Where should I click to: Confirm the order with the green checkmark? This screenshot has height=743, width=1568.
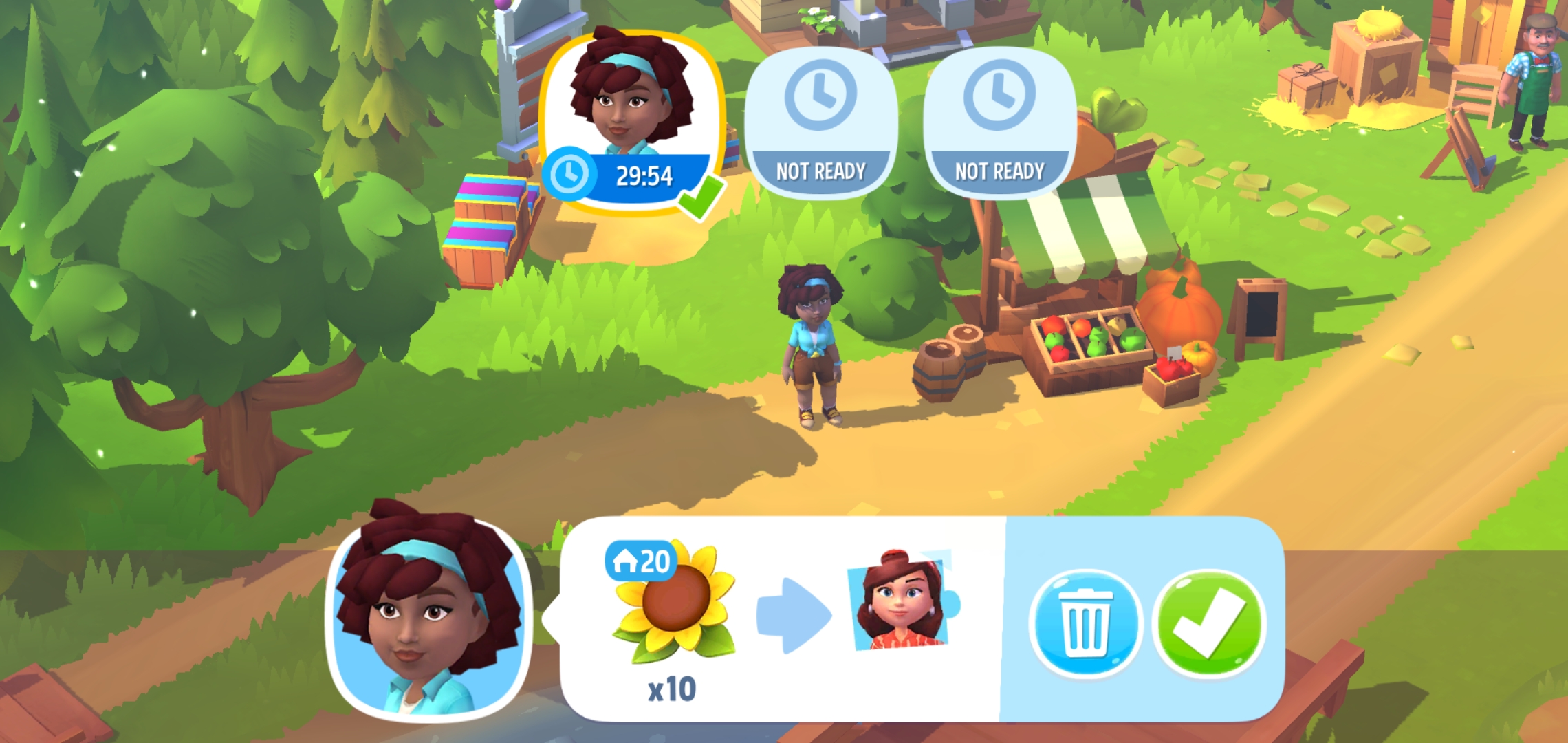[x=1209, y=623]
